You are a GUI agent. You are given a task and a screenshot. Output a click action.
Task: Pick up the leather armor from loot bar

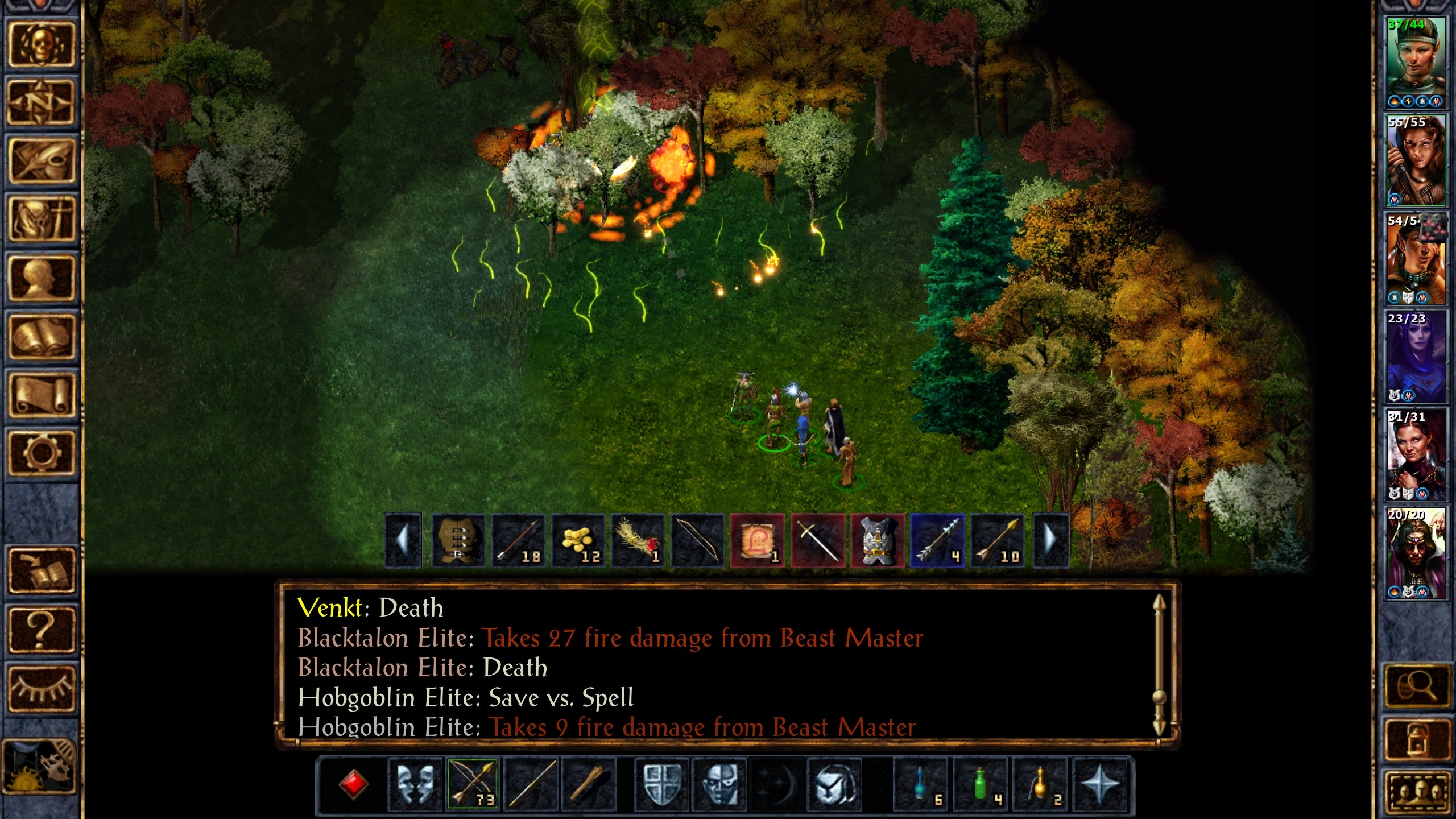click(x=458, y=541)
